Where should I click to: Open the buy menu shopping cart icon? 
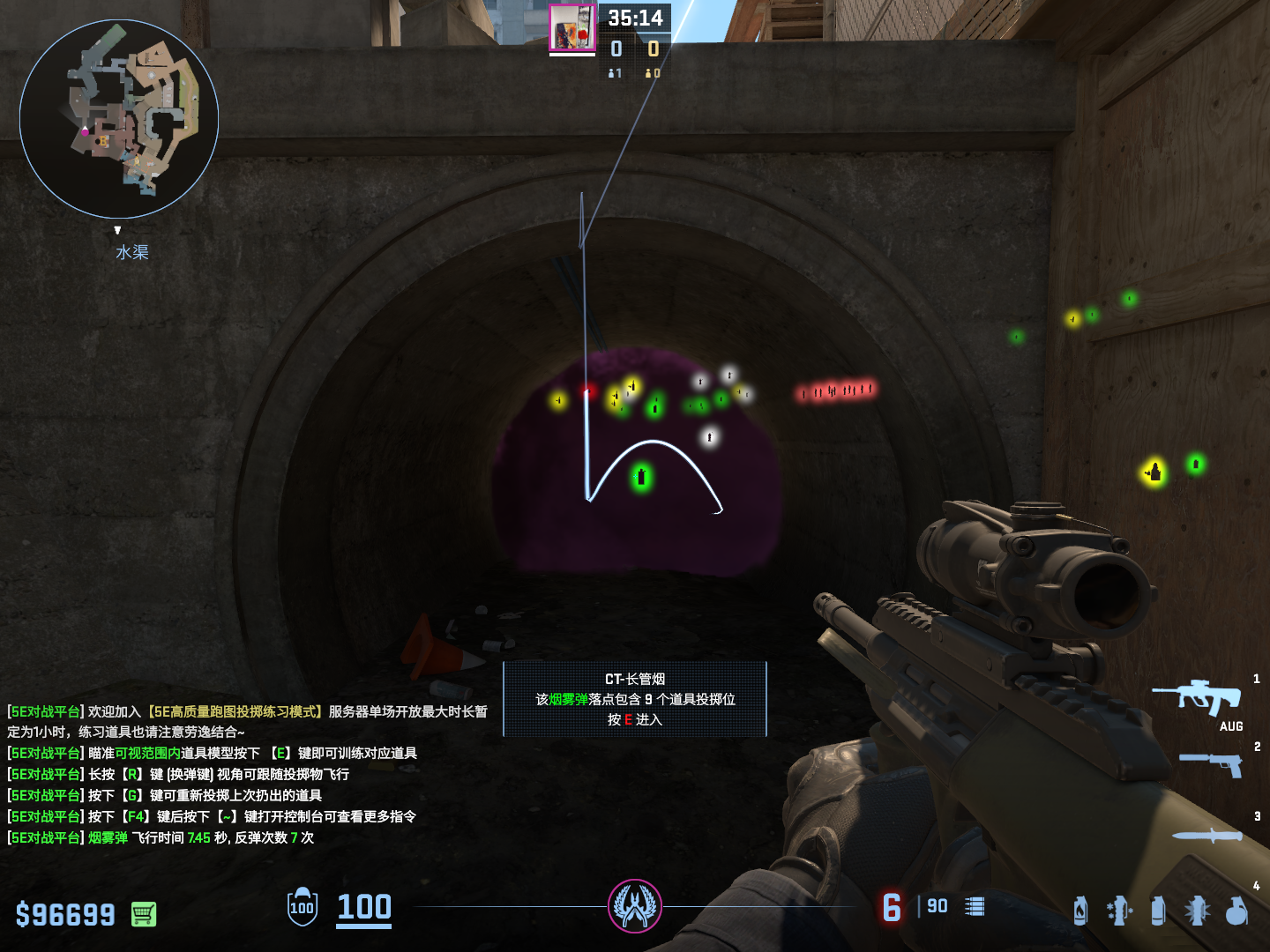point(144,914)
